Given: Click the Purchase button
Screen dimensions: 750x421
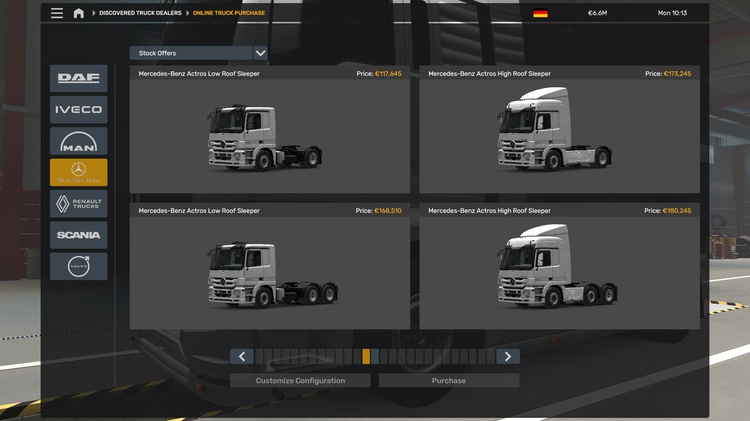Looking at the screenshot, I should [449, 381].
